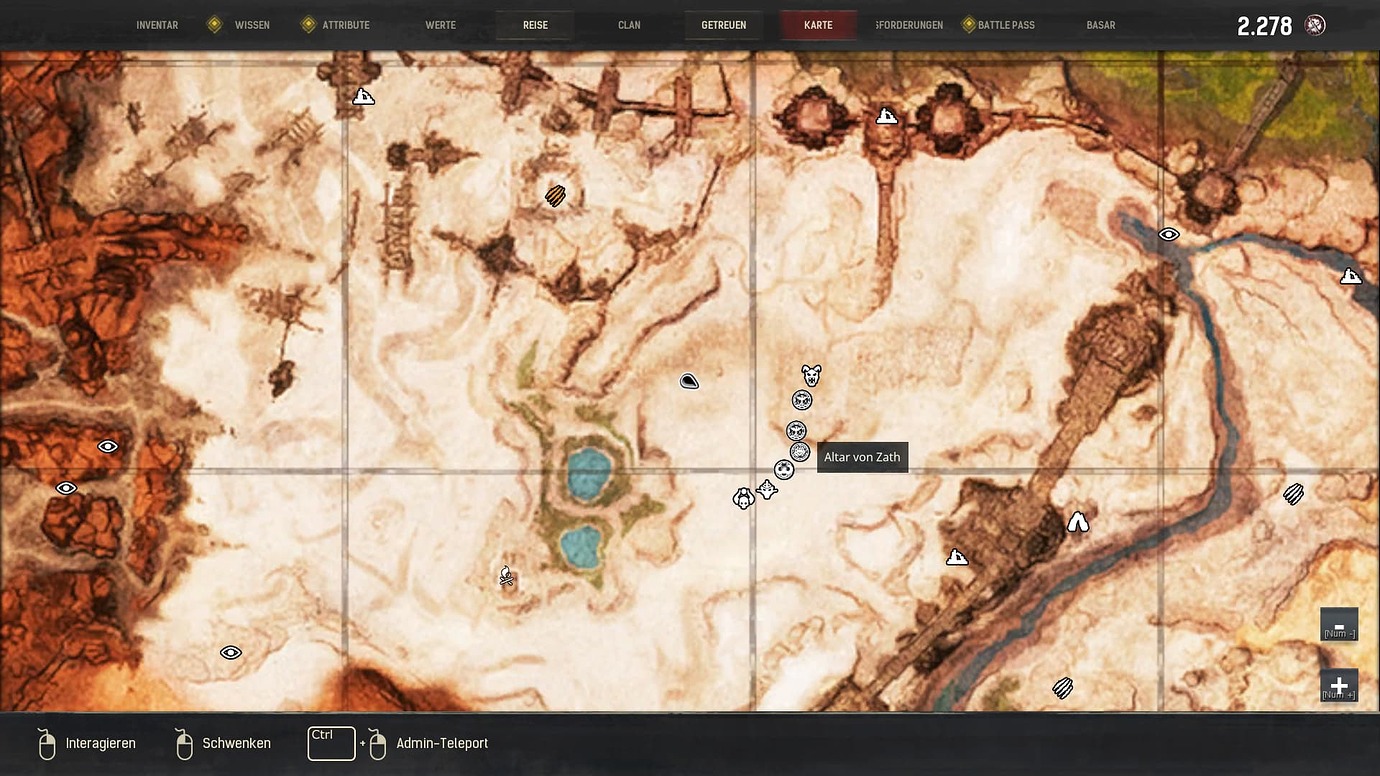Viewport: 1380px width, 776px height.
Task: Zoom out using the Num - button
Action: 1339,623
